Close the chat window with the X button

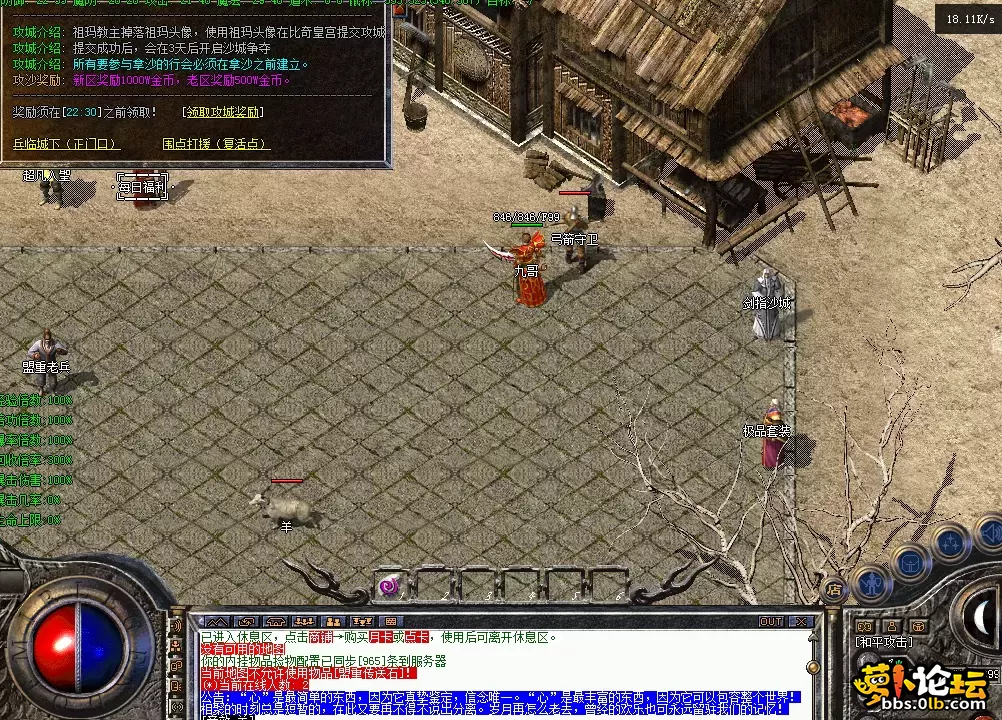point(802,621)
